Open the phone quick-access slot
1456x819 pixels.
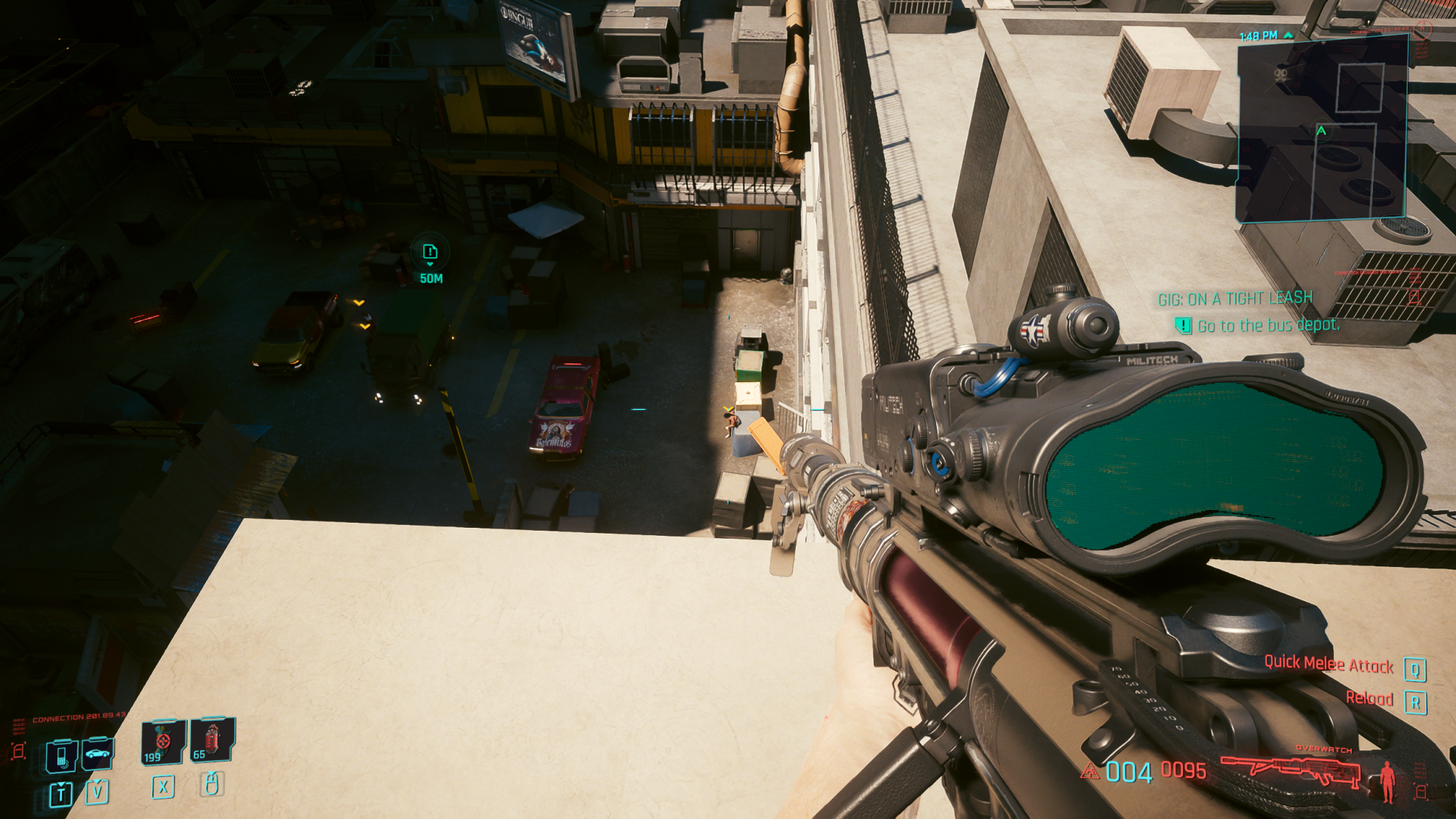coord(62,756)
